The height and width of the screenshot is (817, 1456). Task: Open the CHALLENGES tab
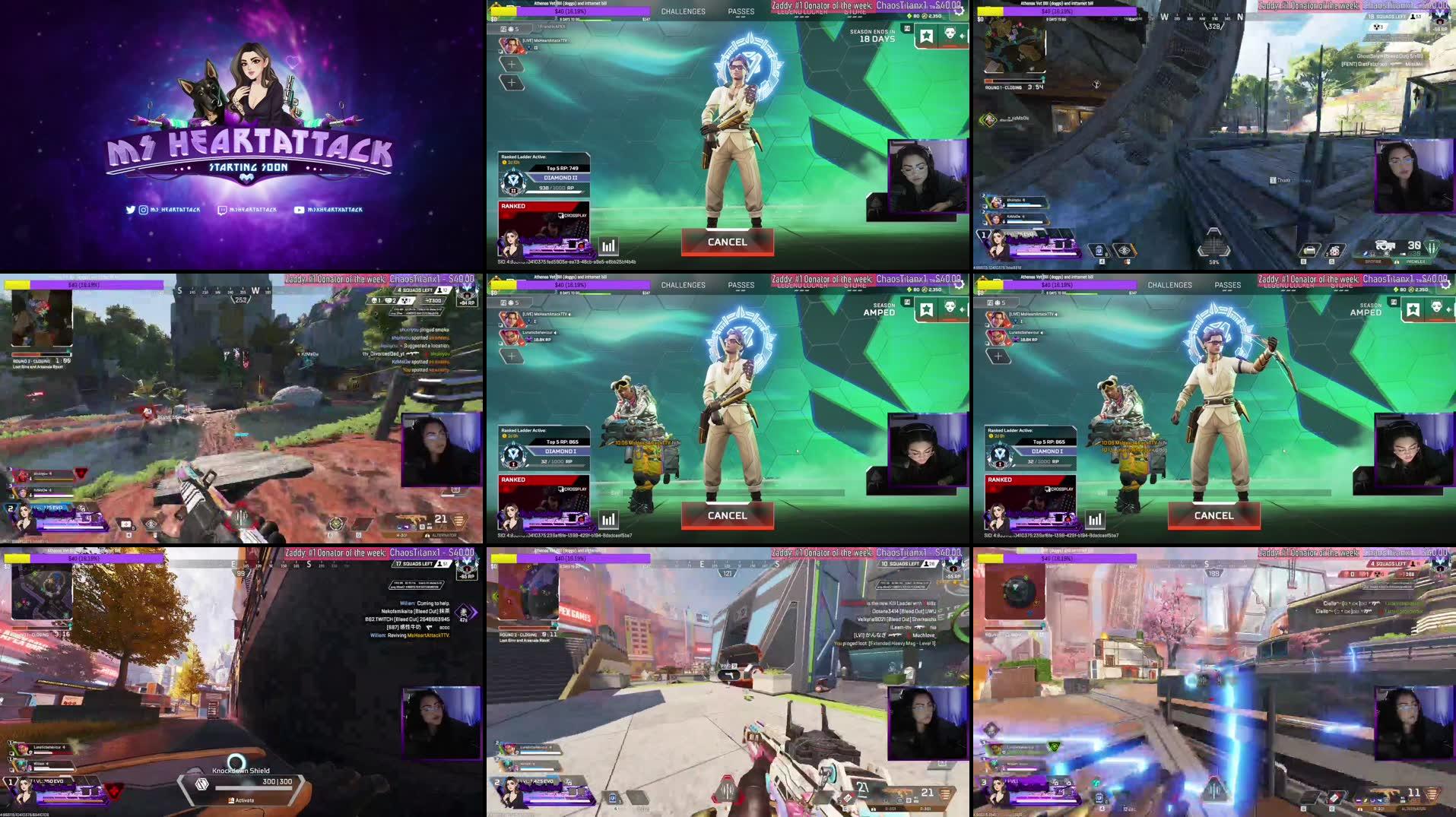tap(684, 11)
